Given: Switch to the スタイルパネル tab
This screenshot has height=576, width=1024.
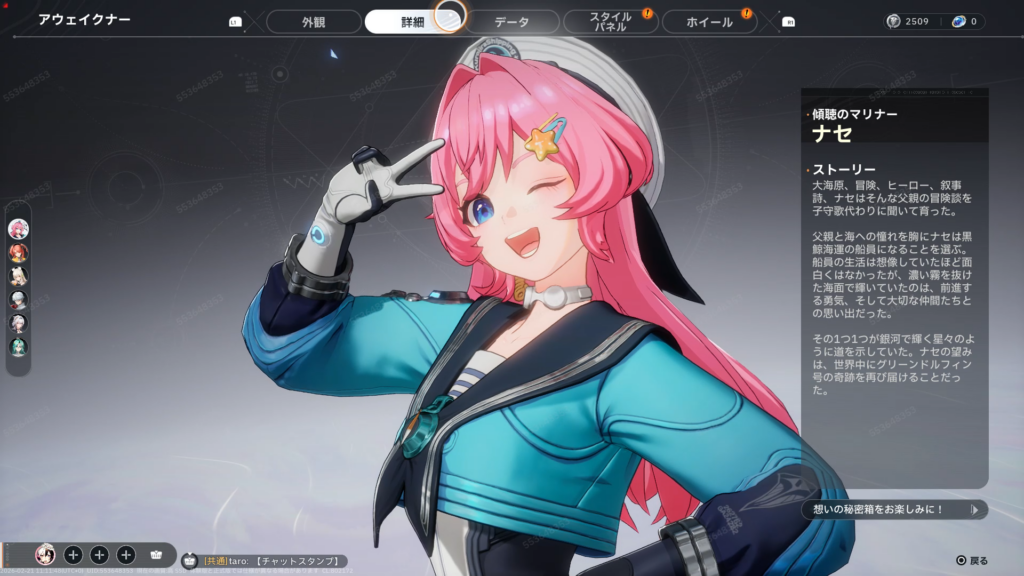Looking at the screenshot, I should (x=609, y=21).
